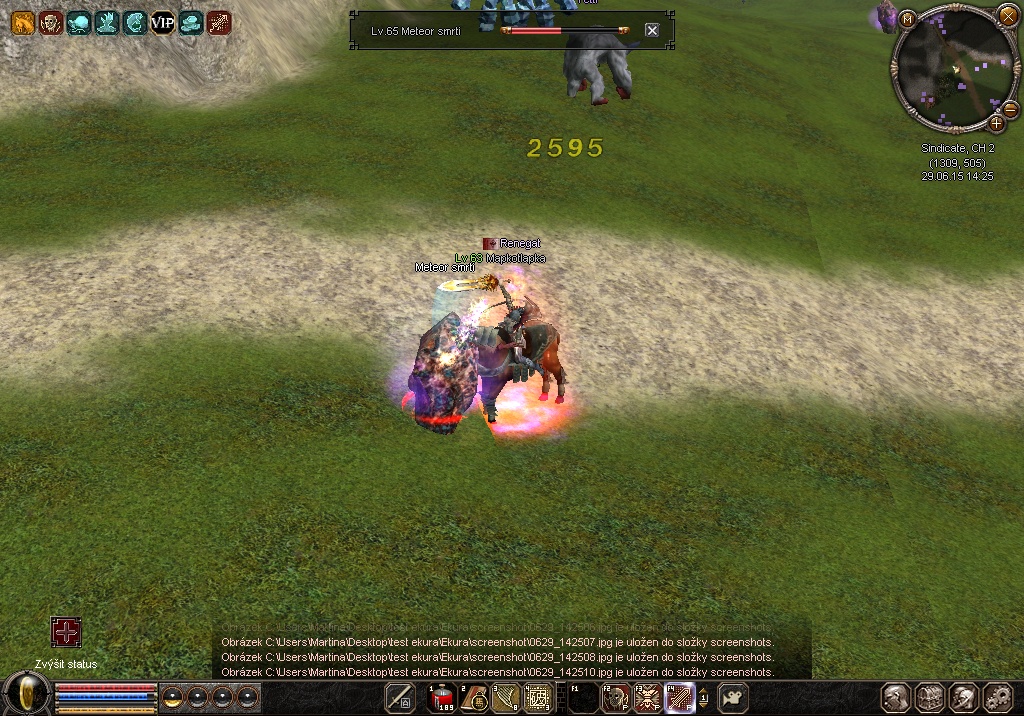Select the VIP buff icon
The height and width of the screenshot is (716, 1024).
point(162,23)
